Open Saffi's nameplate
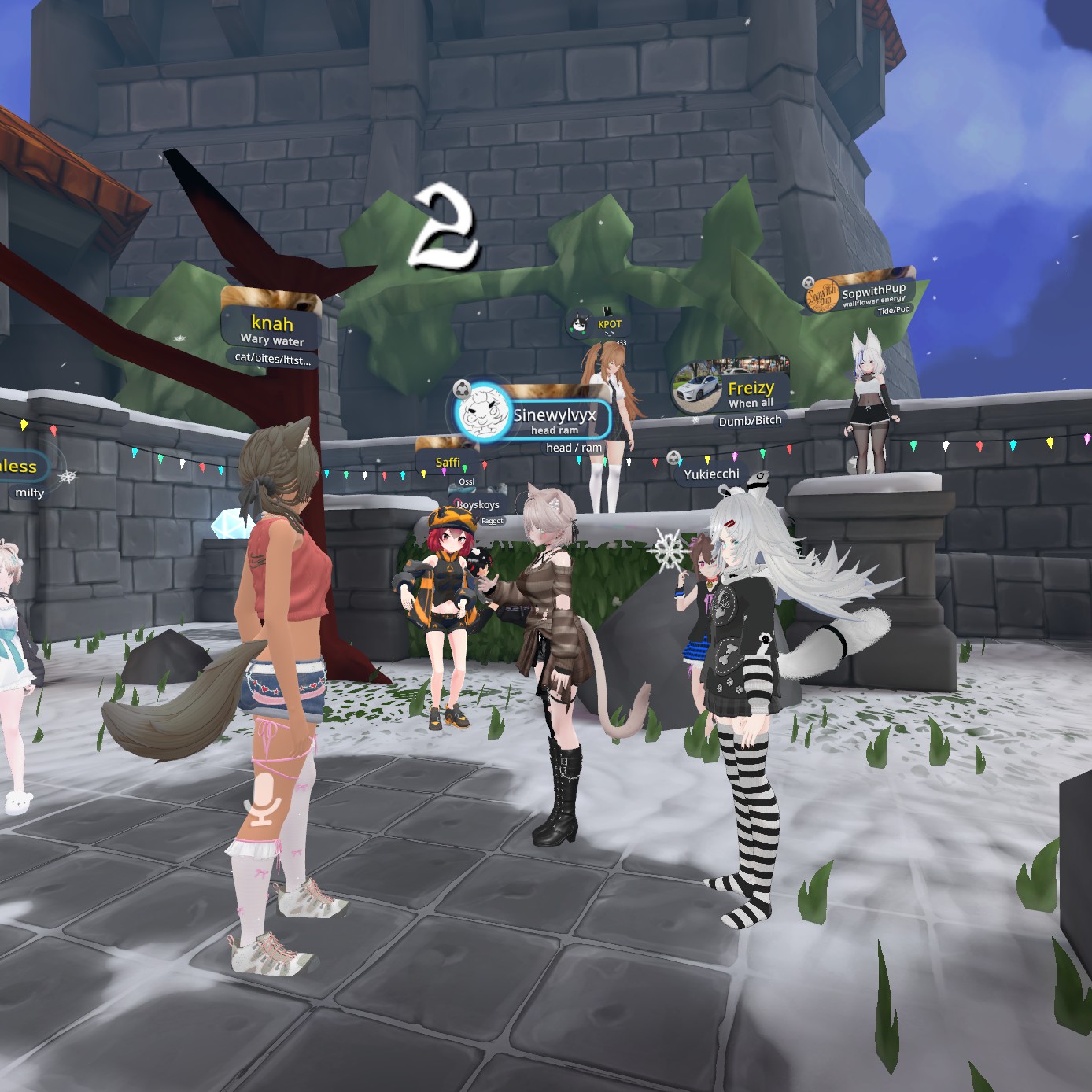This screenshot has width=1092, height=1092. click(448, 462)
